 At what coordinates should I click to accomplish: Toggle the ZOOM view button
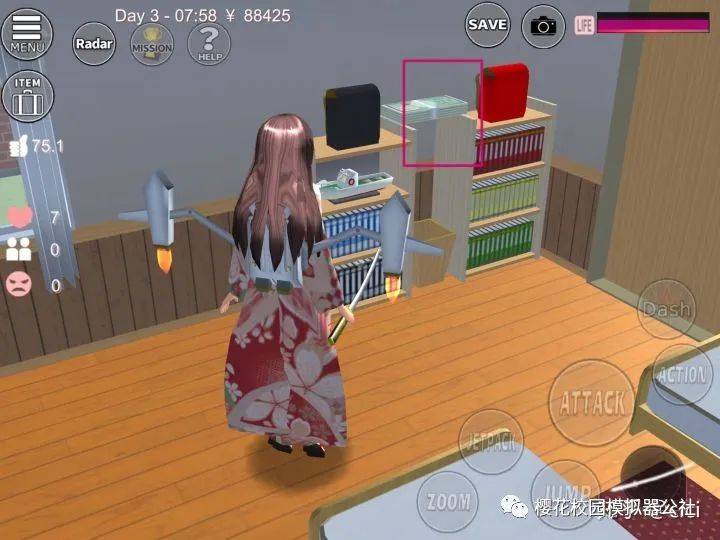pyautogui.click(x=446, y=500)
